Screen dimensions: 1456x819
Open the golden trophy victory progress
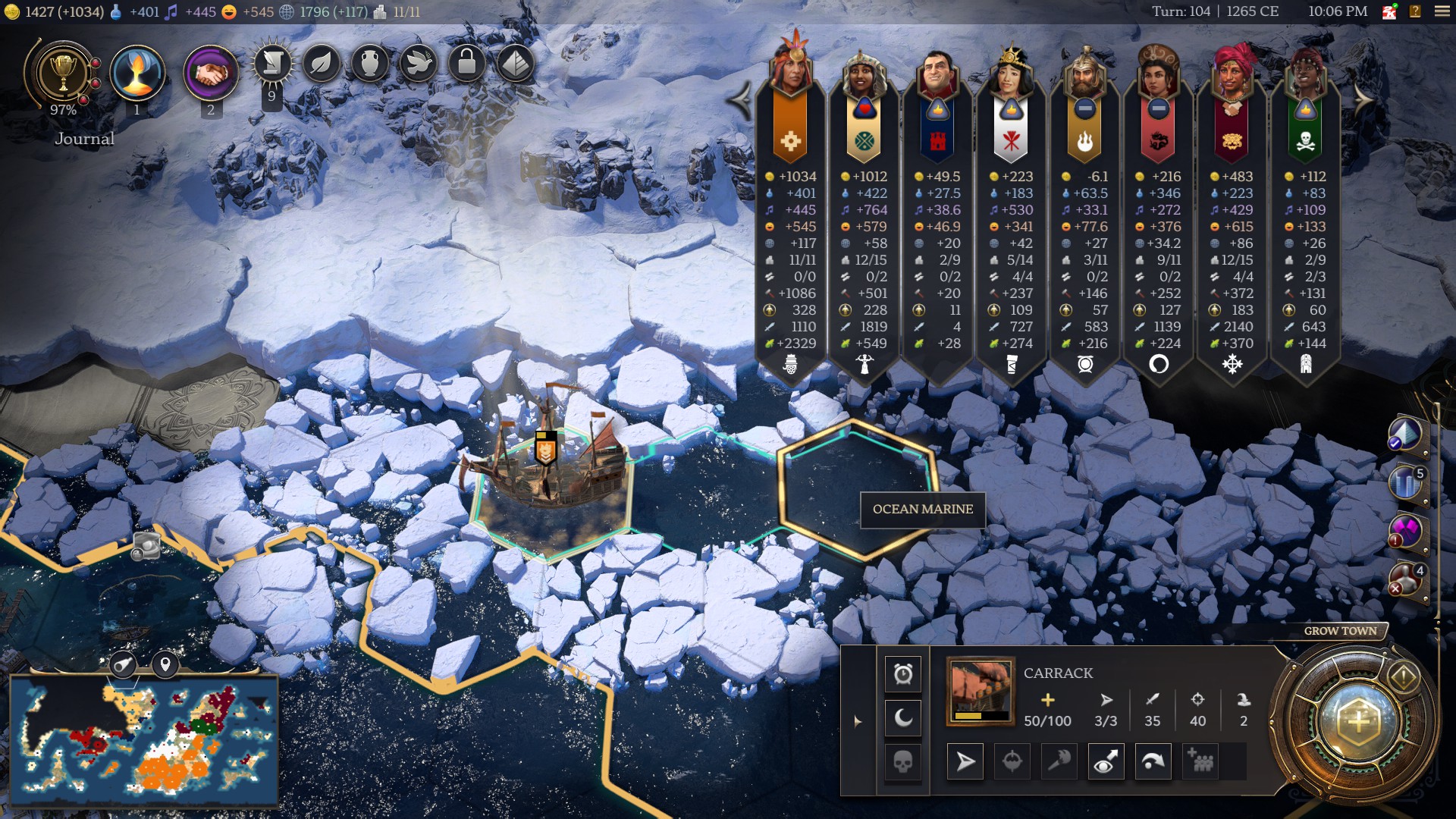63,74
